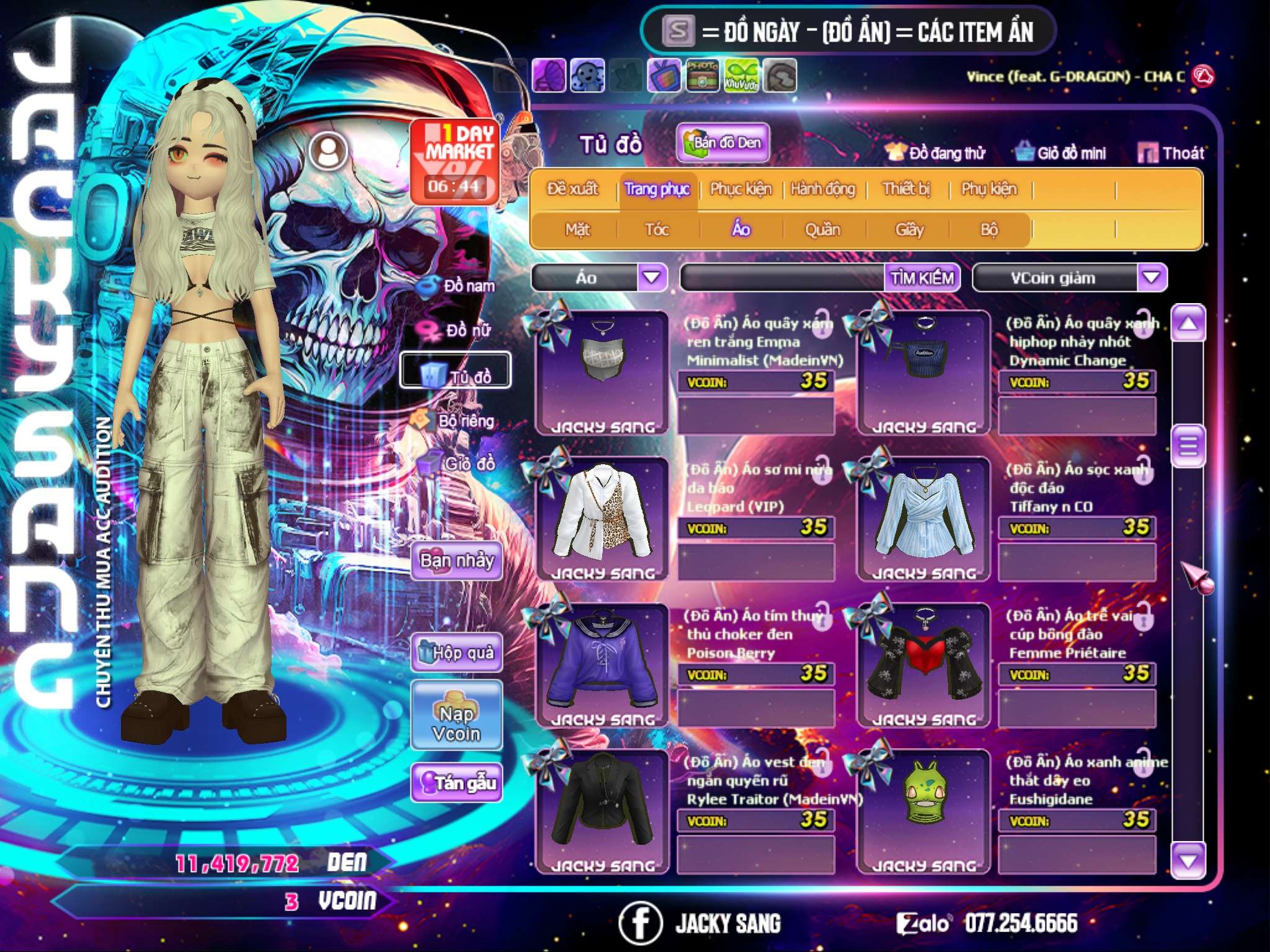Open the Bán đồ Den shop
The width and height of the screenshot is (1270, 952).
click(723, 143)
